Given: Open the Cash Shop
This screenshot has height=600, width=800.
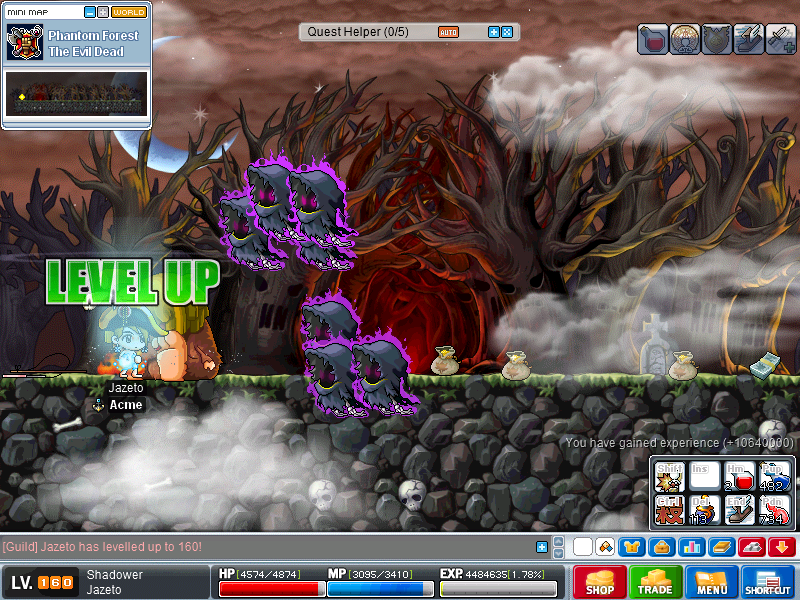Looking at the screenshot, I should click(x=600, y=581).
